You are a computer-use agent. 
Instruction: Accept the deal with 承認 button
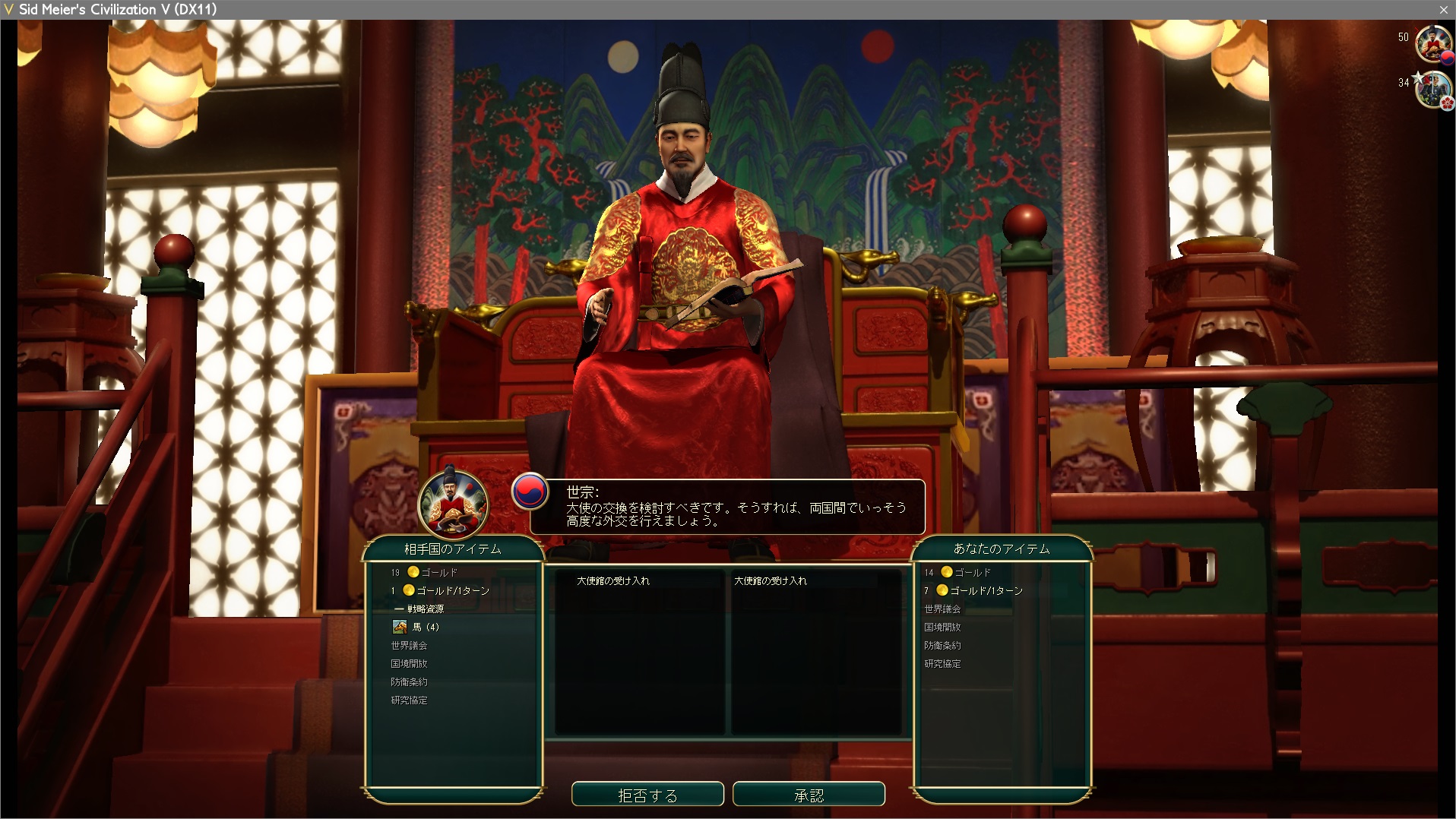pos(809,795)
